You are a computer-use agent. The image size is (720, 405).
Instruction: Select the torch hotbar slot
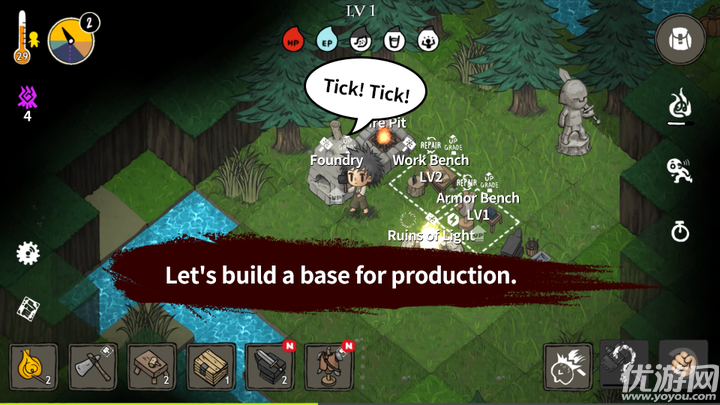(x=34, y=367)
